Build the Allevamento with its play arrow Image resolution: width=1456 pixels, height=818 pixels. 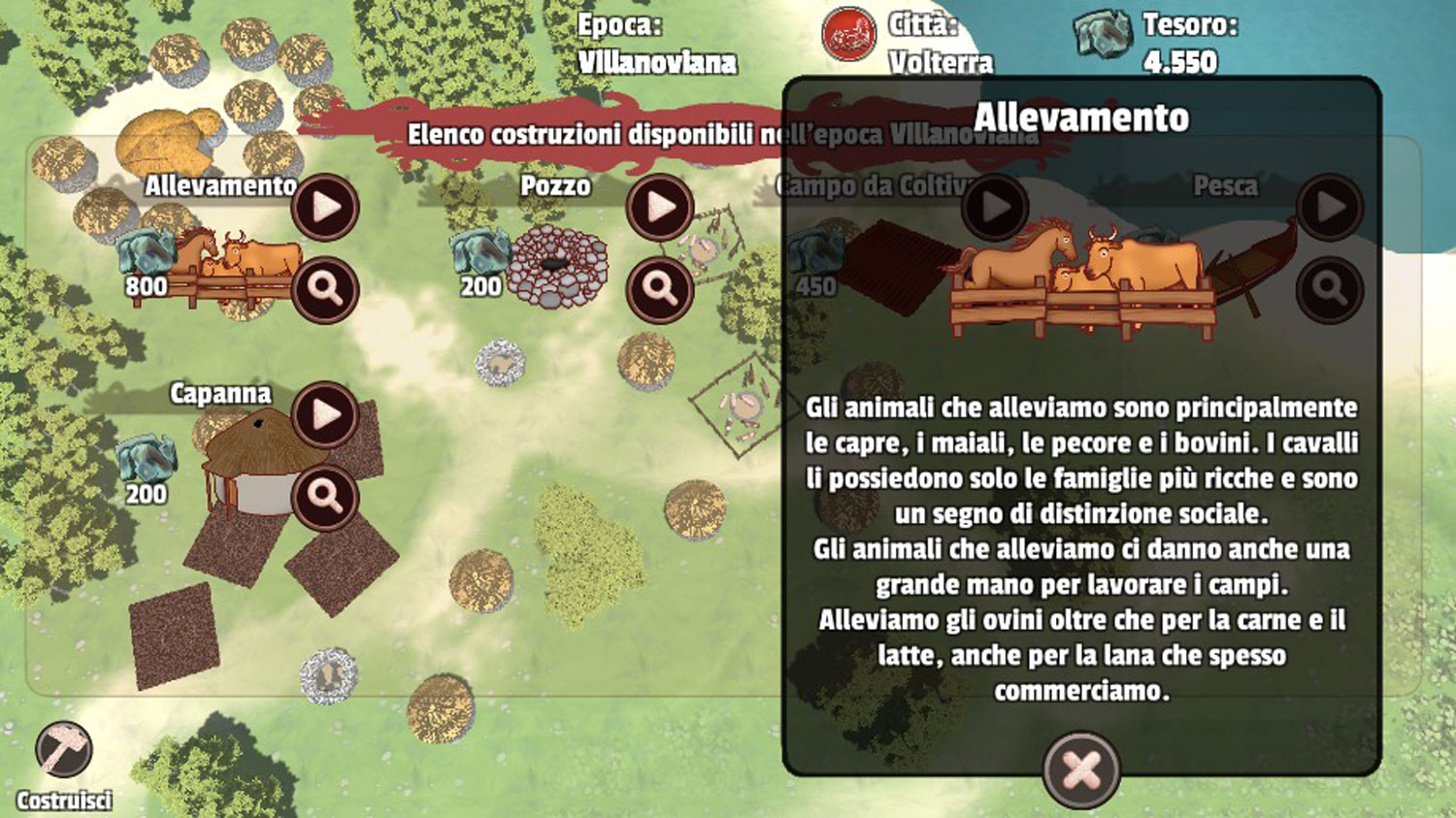[325, 208]
